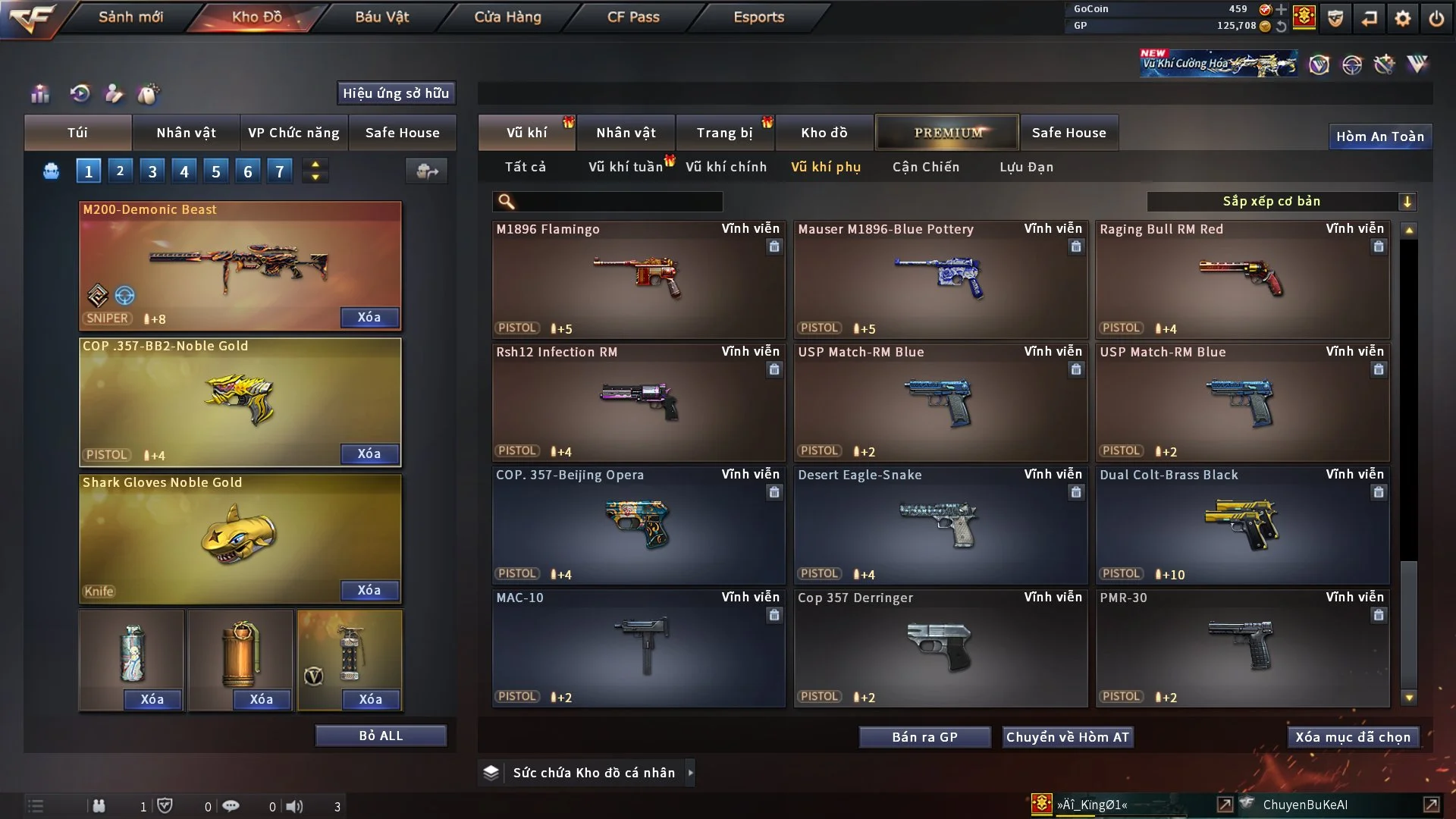Click the Bán ra GP button
This screenshot has width=1456, height=819.
[924, 737]
